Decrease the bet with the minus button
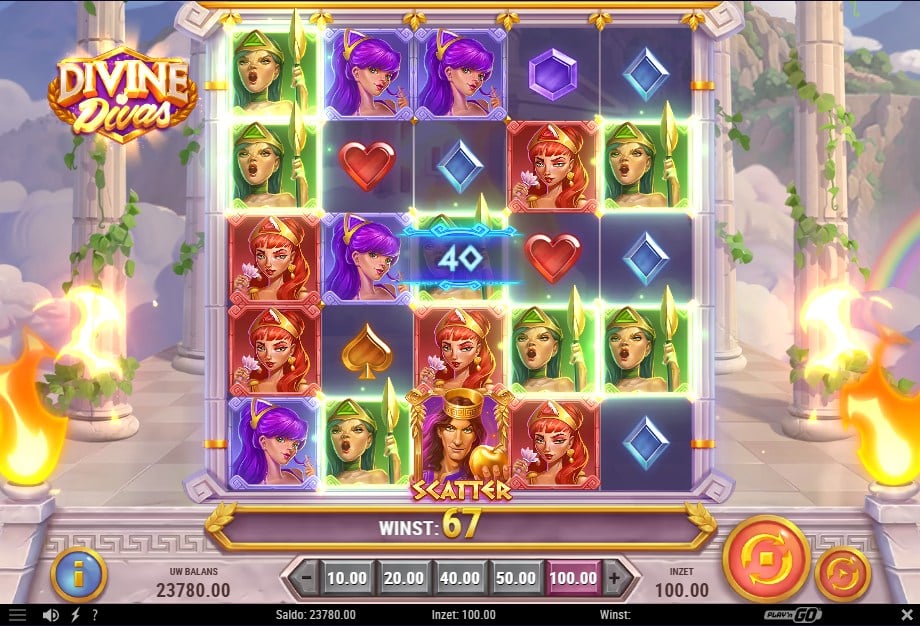920x626 pixels. point(307,577)
